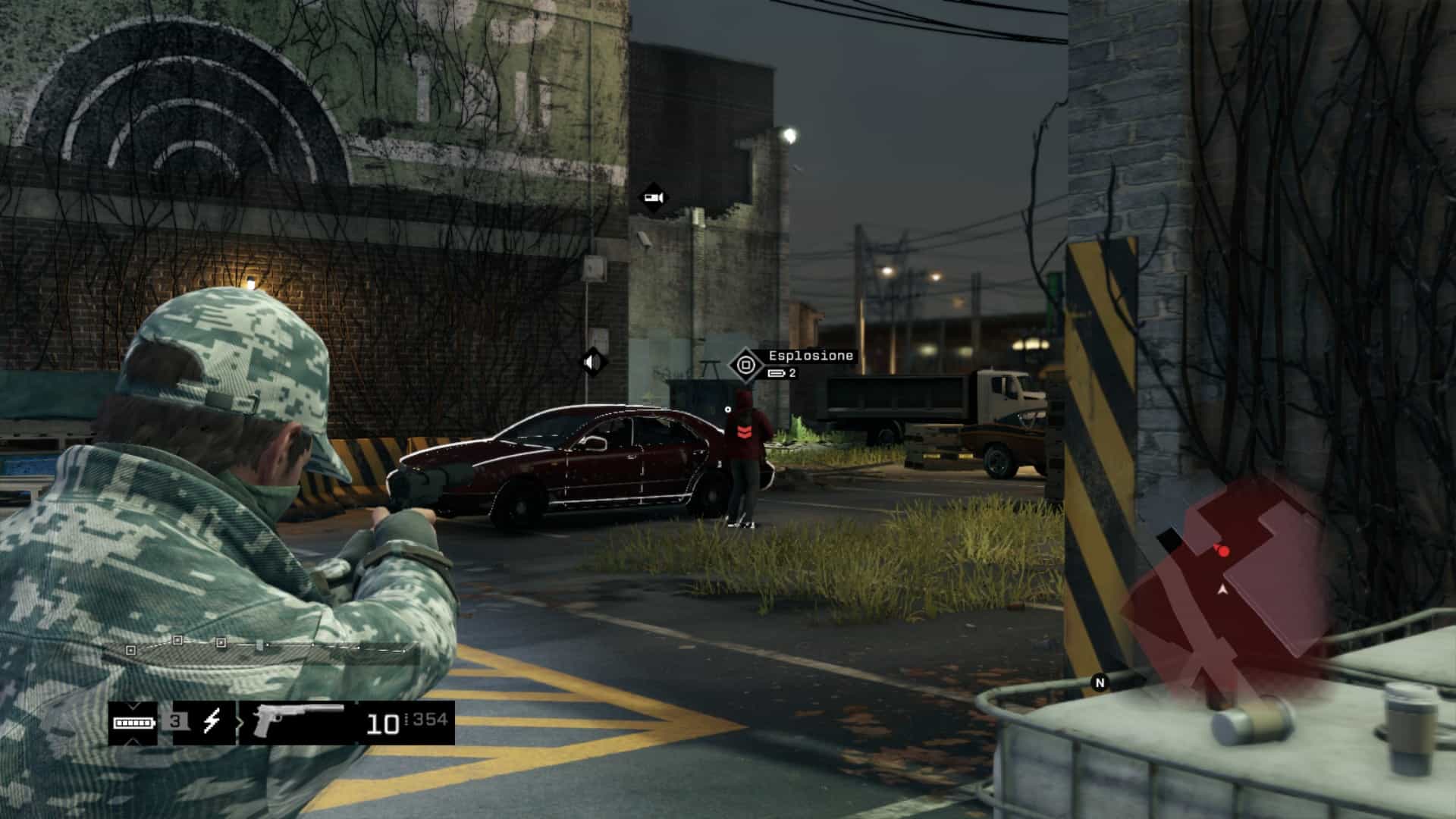Trigger the Esplosione hack icon
The image size is (1456, 819).
pos(745,366)
